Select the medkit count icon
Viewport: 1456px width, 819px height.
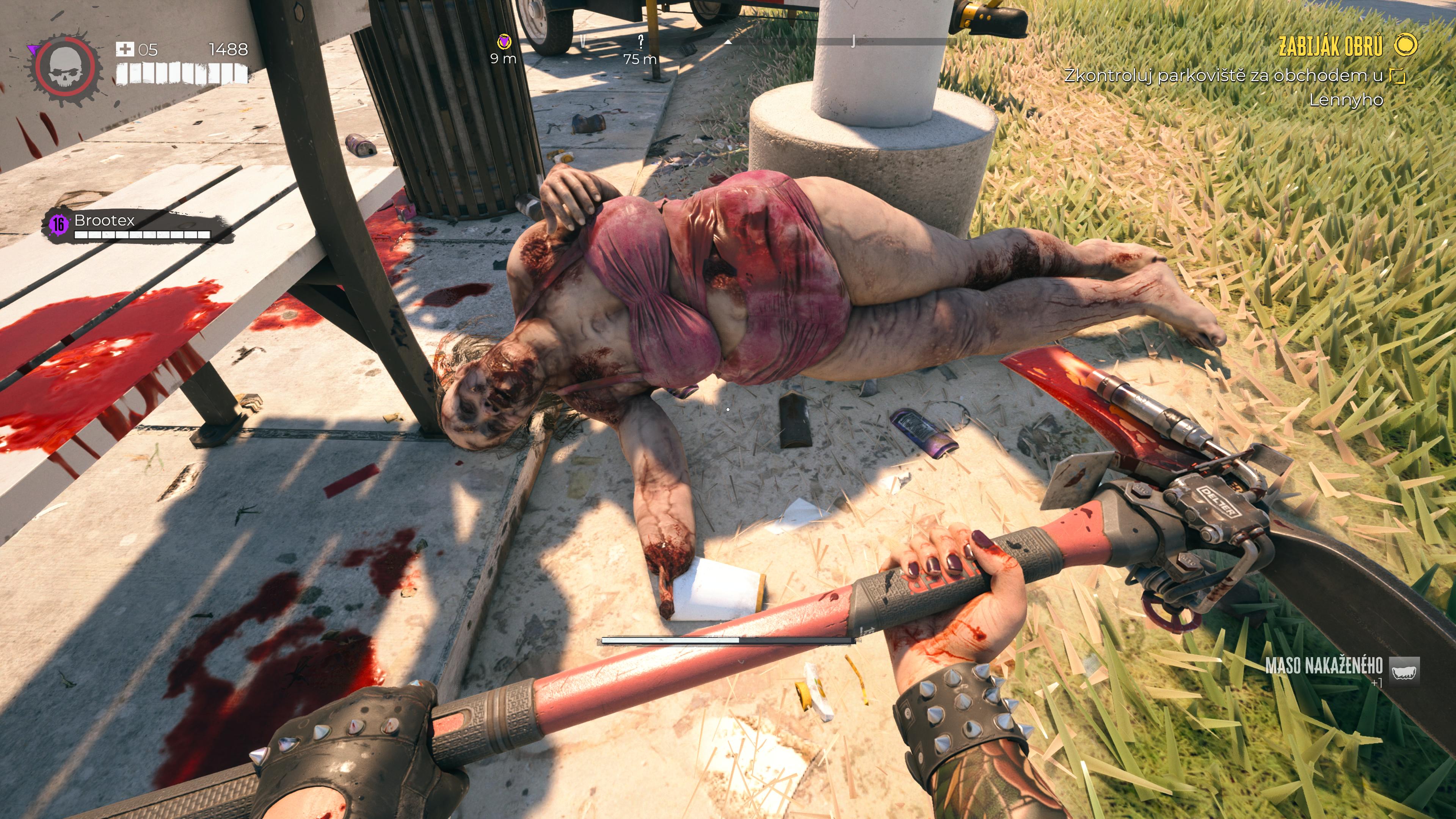(x=124, y=50)
